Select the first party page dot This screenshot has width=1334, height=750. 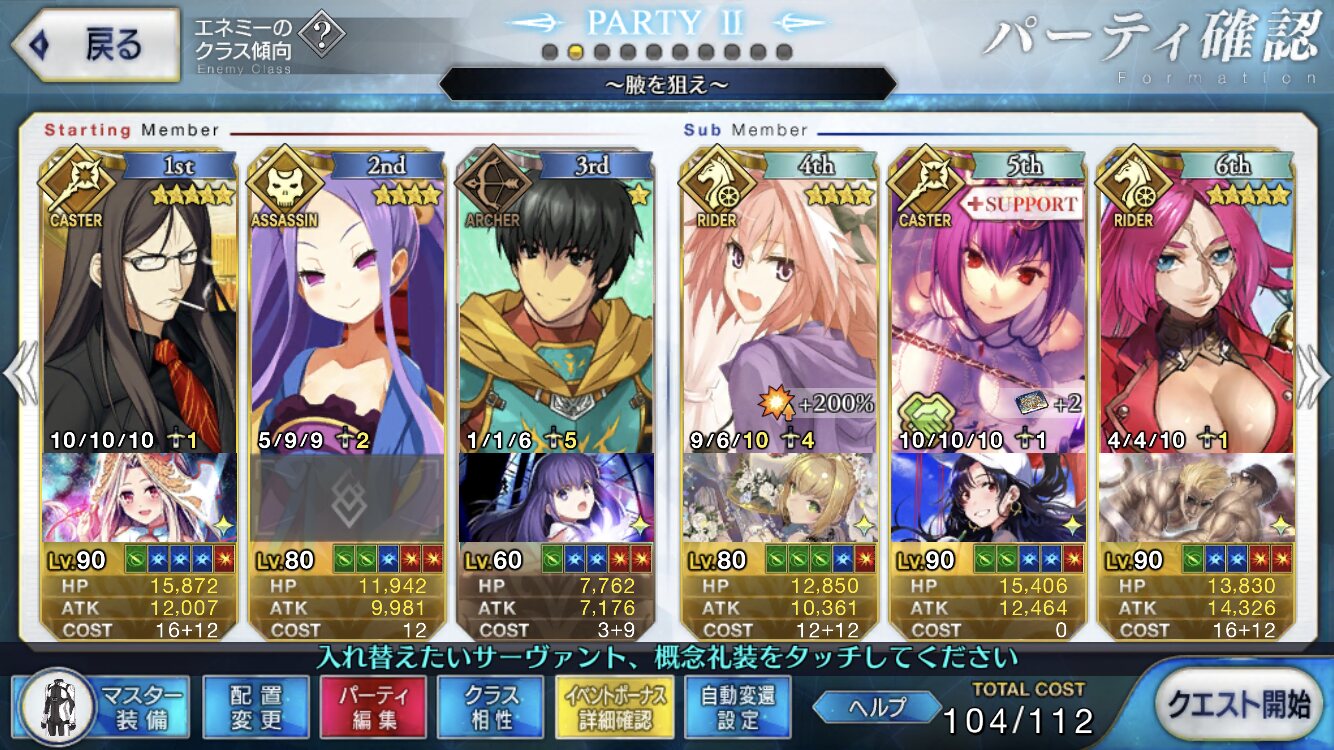click(x=549, y=52)
